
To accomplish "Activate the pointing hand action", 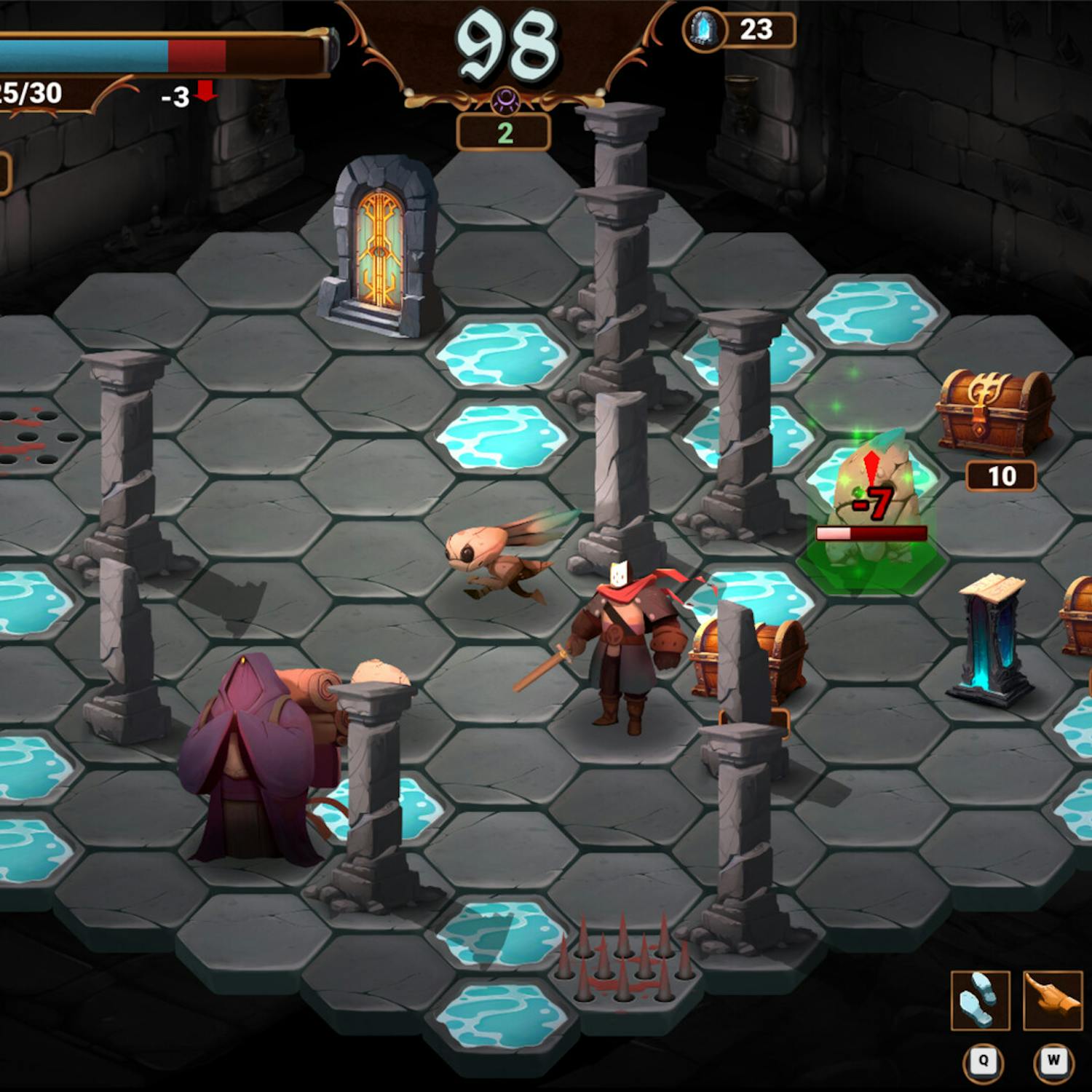I will [x=1052, y=1000].
